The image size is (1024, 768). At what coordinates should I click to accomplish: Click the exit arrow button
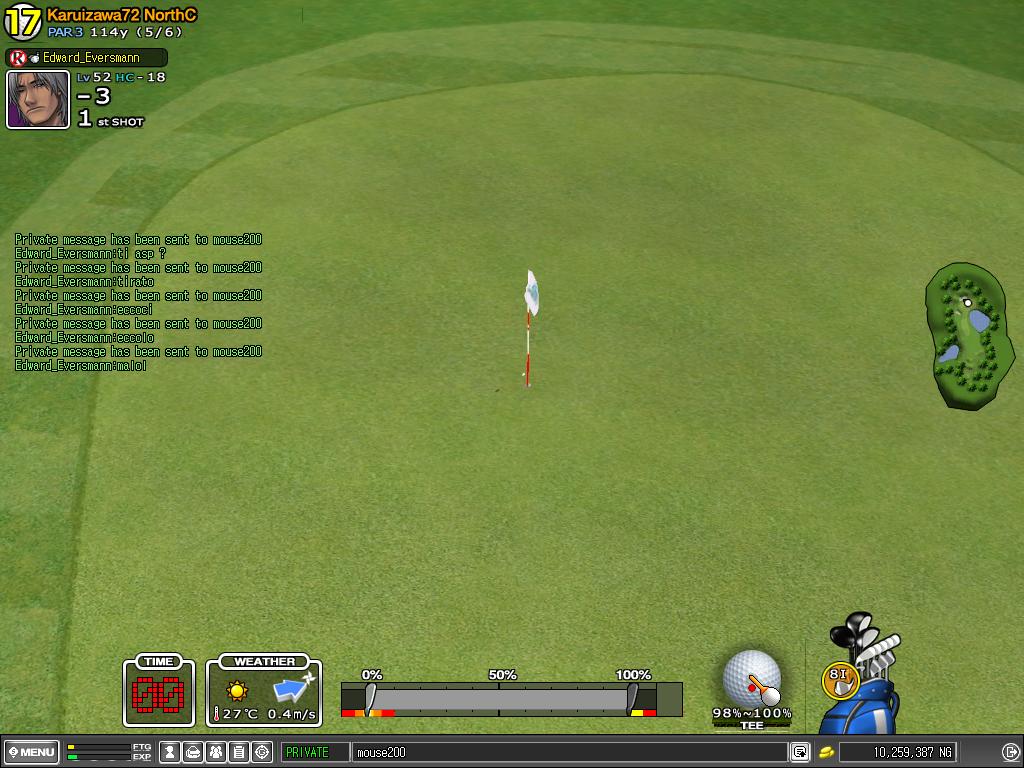(x=1010, y=752)
